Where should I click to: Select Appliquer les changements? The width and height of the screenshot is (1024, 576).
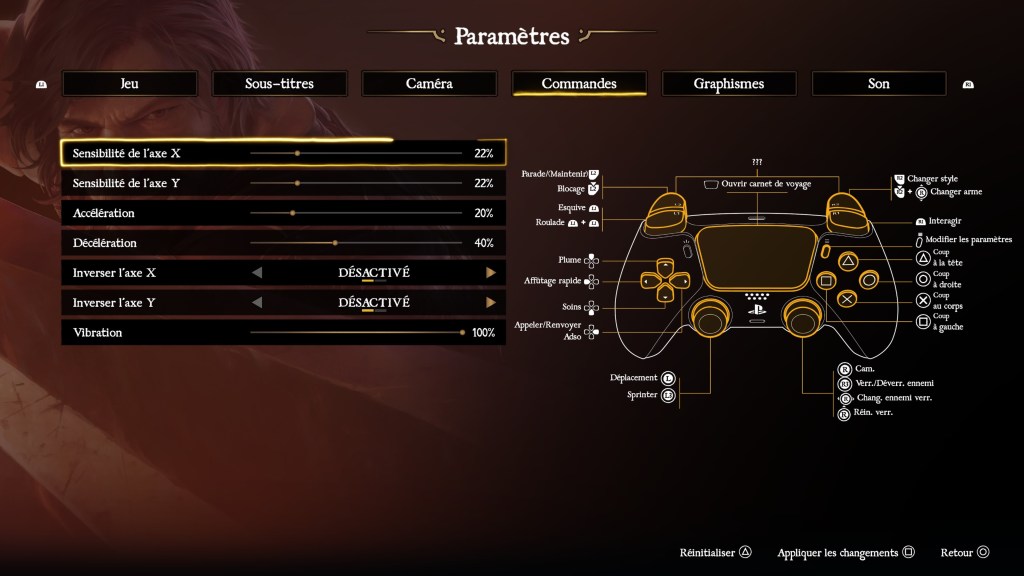(846, 552)
